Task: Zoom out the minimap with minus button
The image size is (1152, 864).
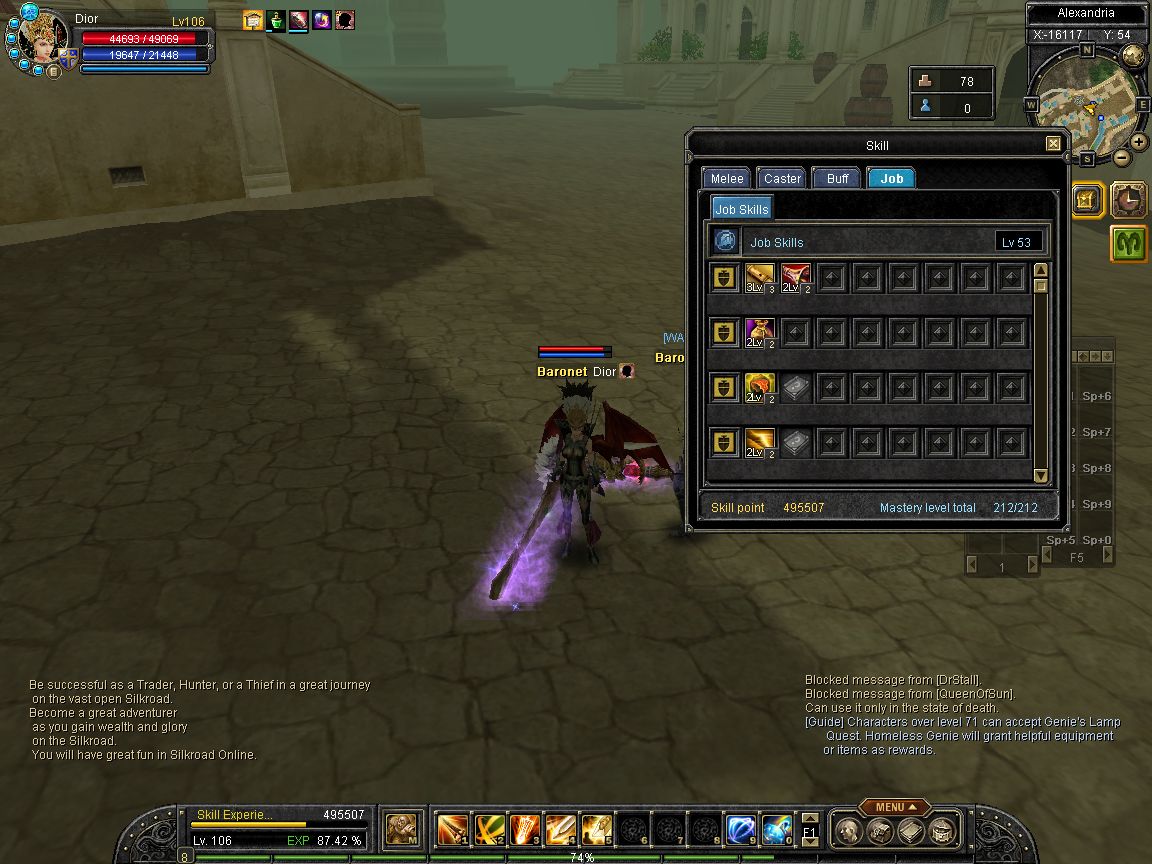Action: 1122,157
